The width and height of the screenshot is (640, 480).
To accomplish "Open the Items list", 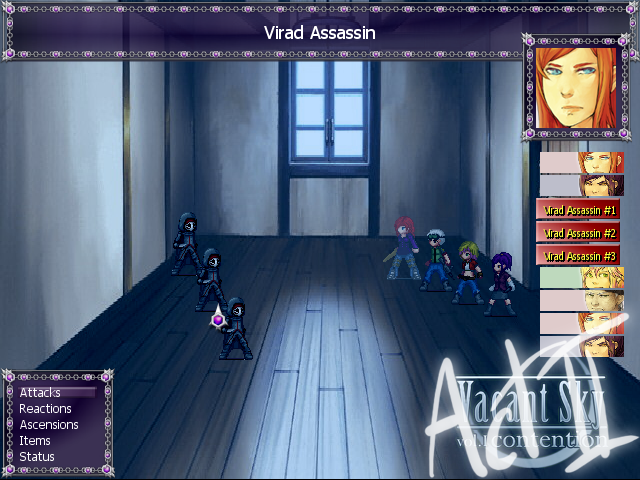I will 35,441.
